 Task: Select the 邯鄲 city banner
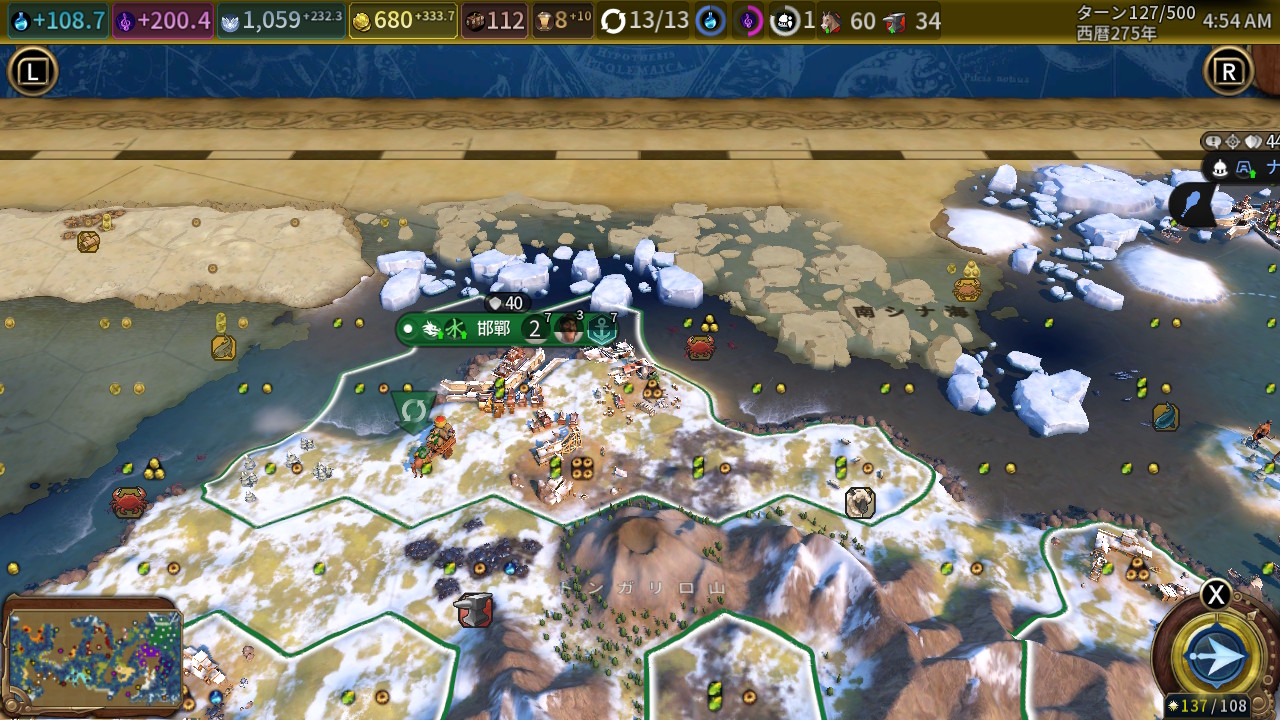point(492,329)
